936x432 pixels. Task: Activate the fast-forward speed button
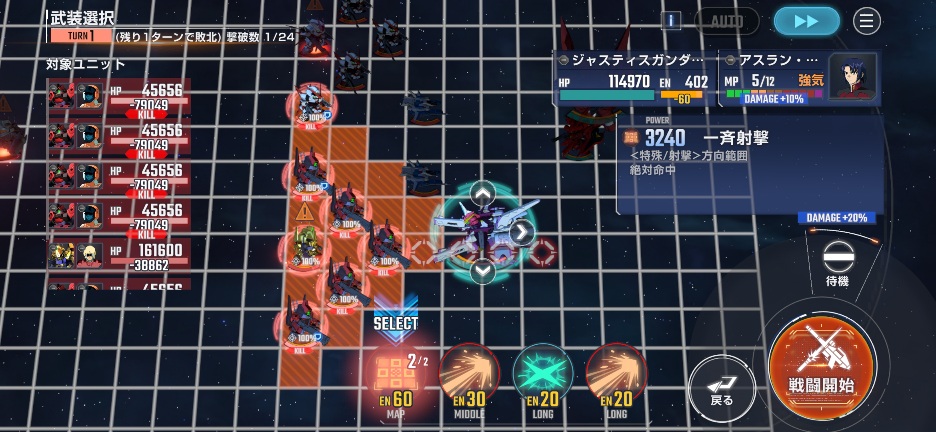pyautogui.click(x=806, y=21)
